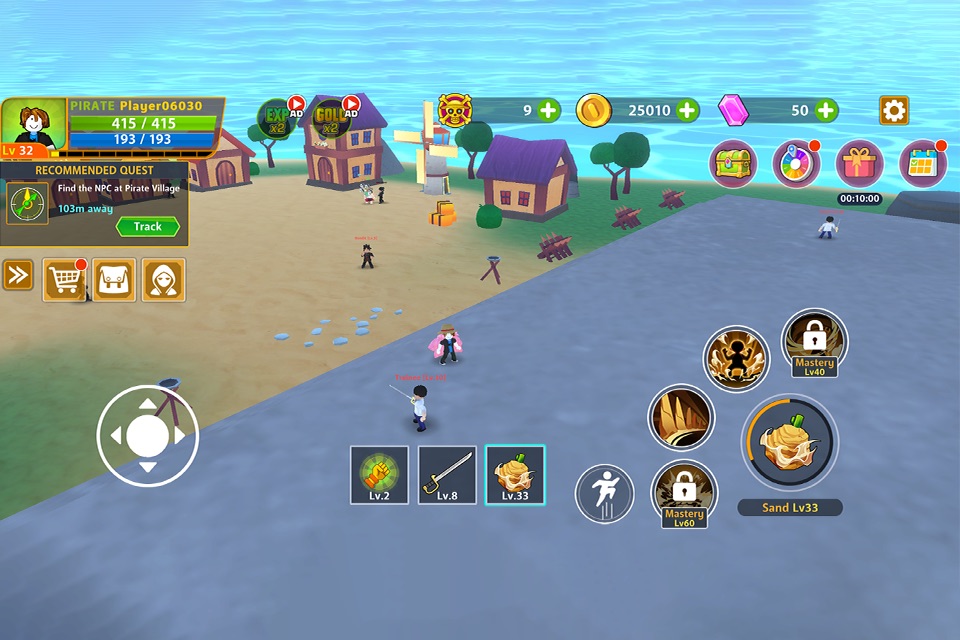This screenshot has height=640, width=960.
Task: Open the spin wheel rewards
Action: pos(796,163)
